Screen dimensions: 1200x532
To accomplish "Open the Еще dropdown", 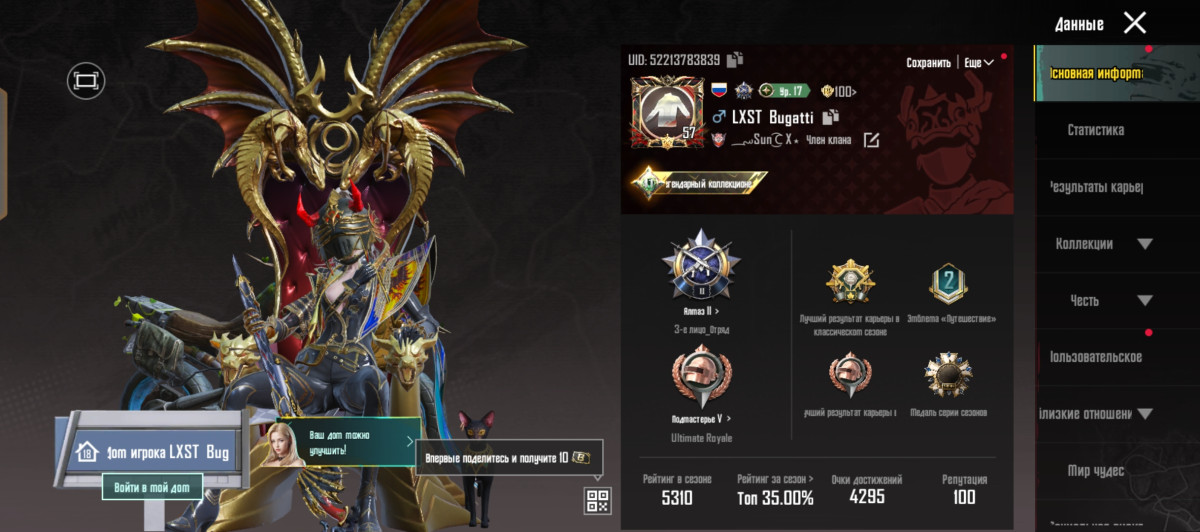I will tap(979, 62).
